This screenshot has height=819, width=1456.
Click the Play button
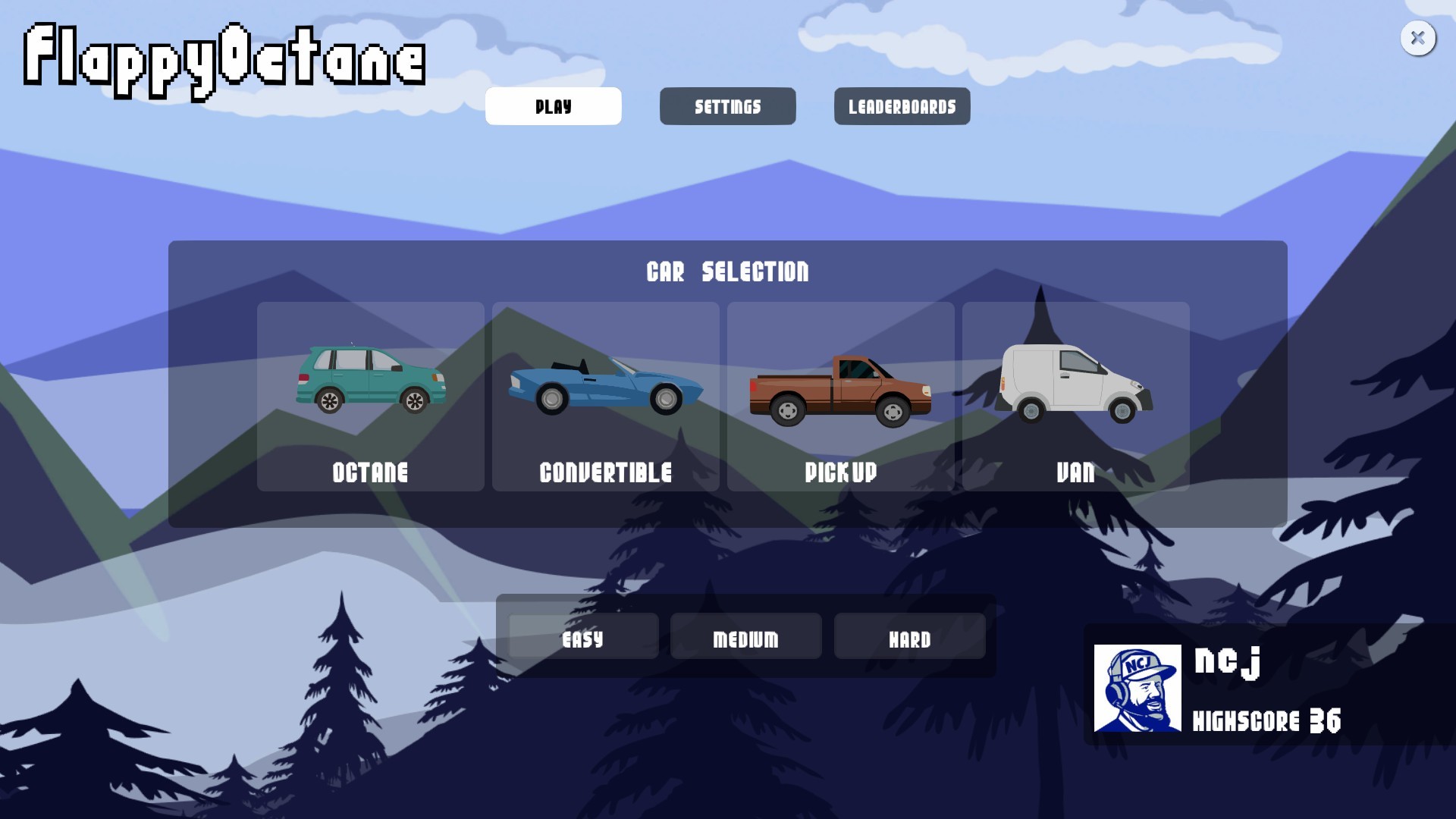point(553,106)
